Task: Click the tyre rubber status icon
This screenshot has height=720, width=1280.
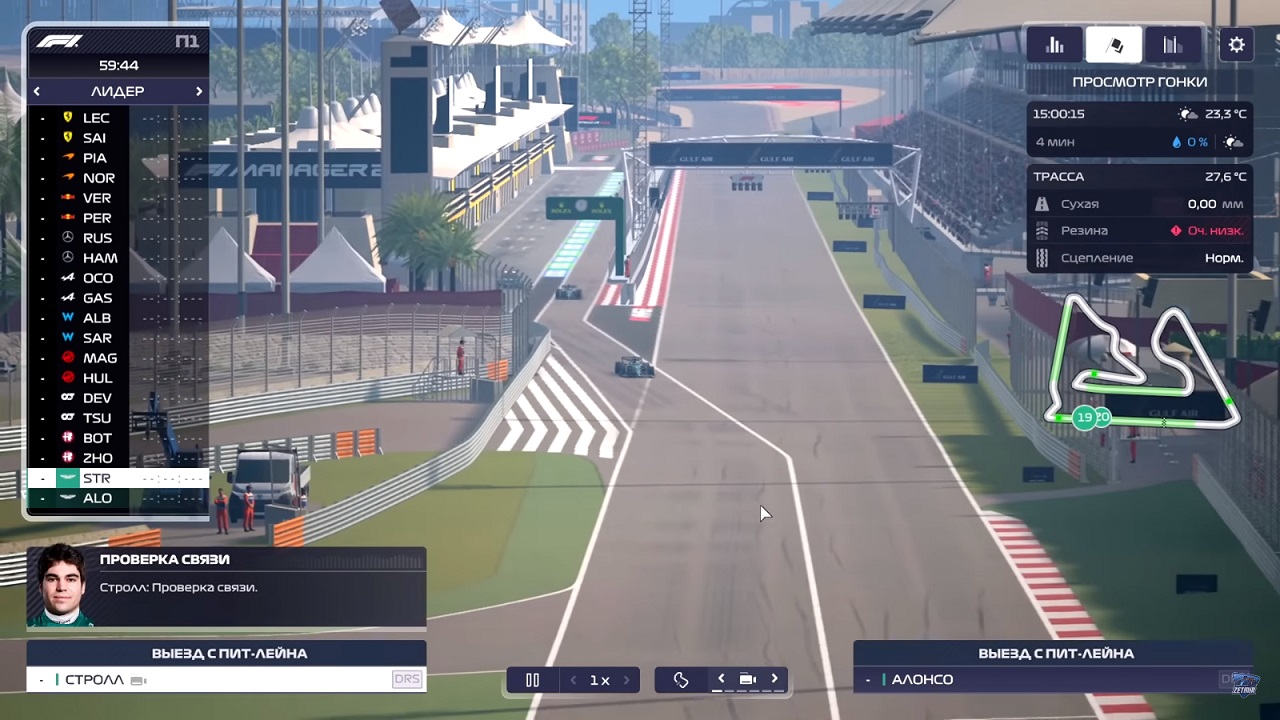Action: (x=1042, y=230)
